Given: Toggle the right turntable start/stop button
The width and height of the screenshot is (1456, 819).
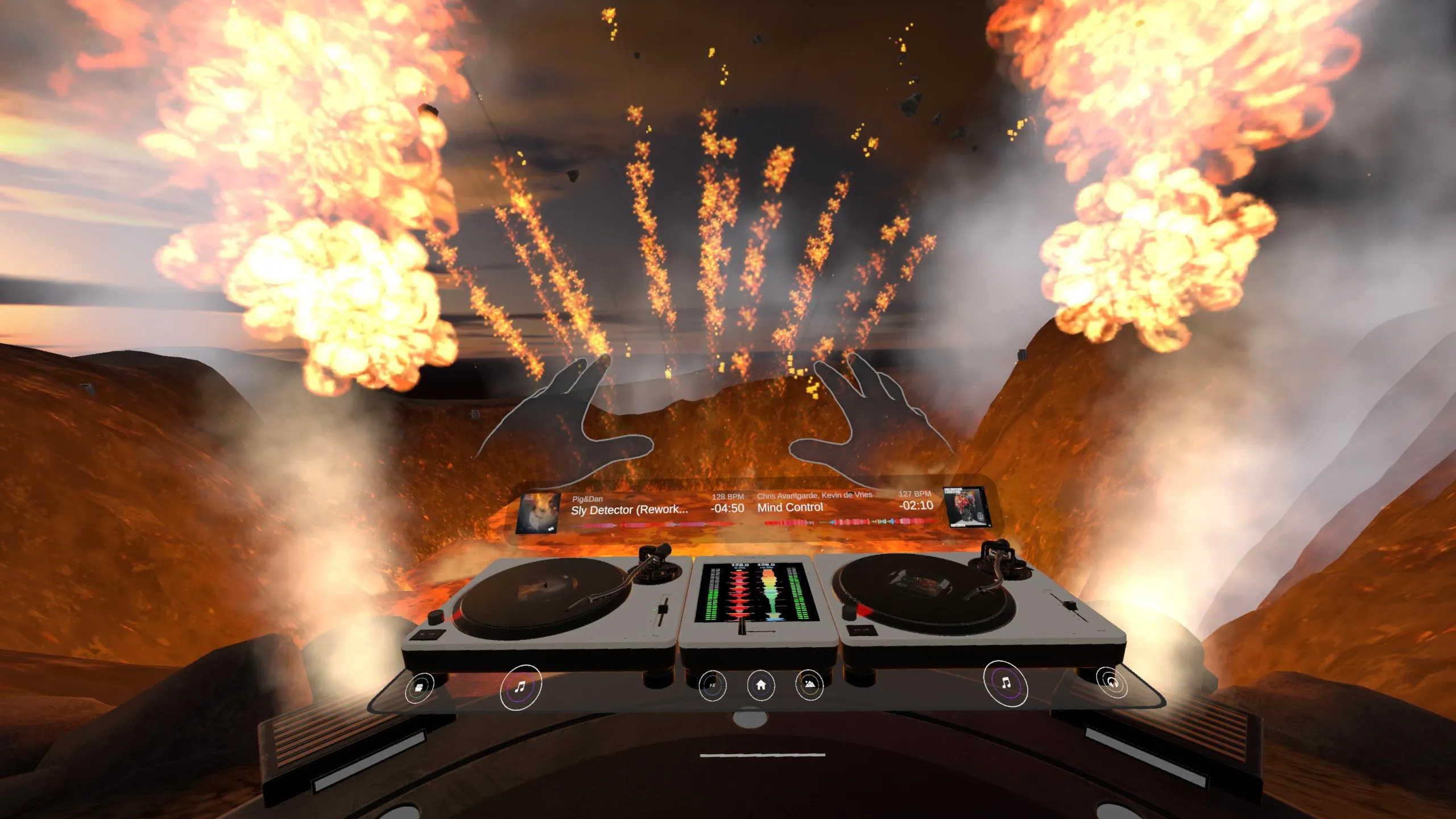Looking at the screenshot, I should 861,630.
